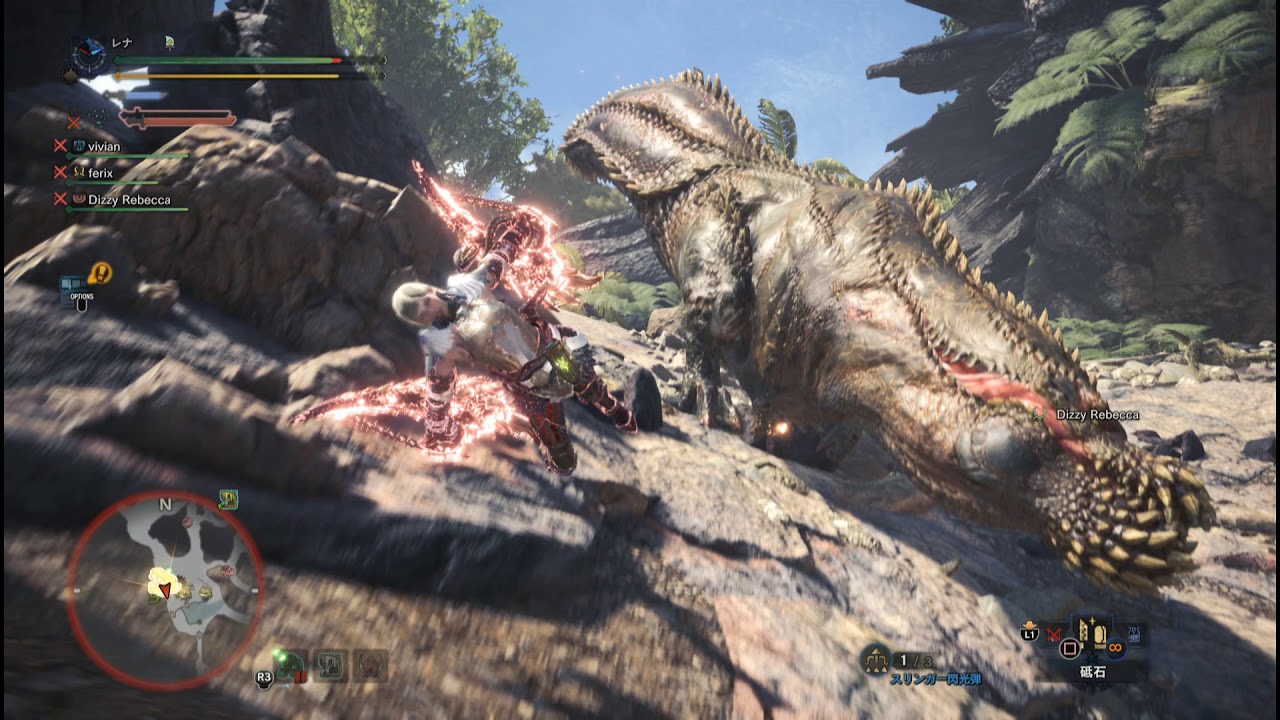The width and height of the screenshot is (1280, 720).
Task: Select the blue item next to whetstone
Action: coord(1134,635)
